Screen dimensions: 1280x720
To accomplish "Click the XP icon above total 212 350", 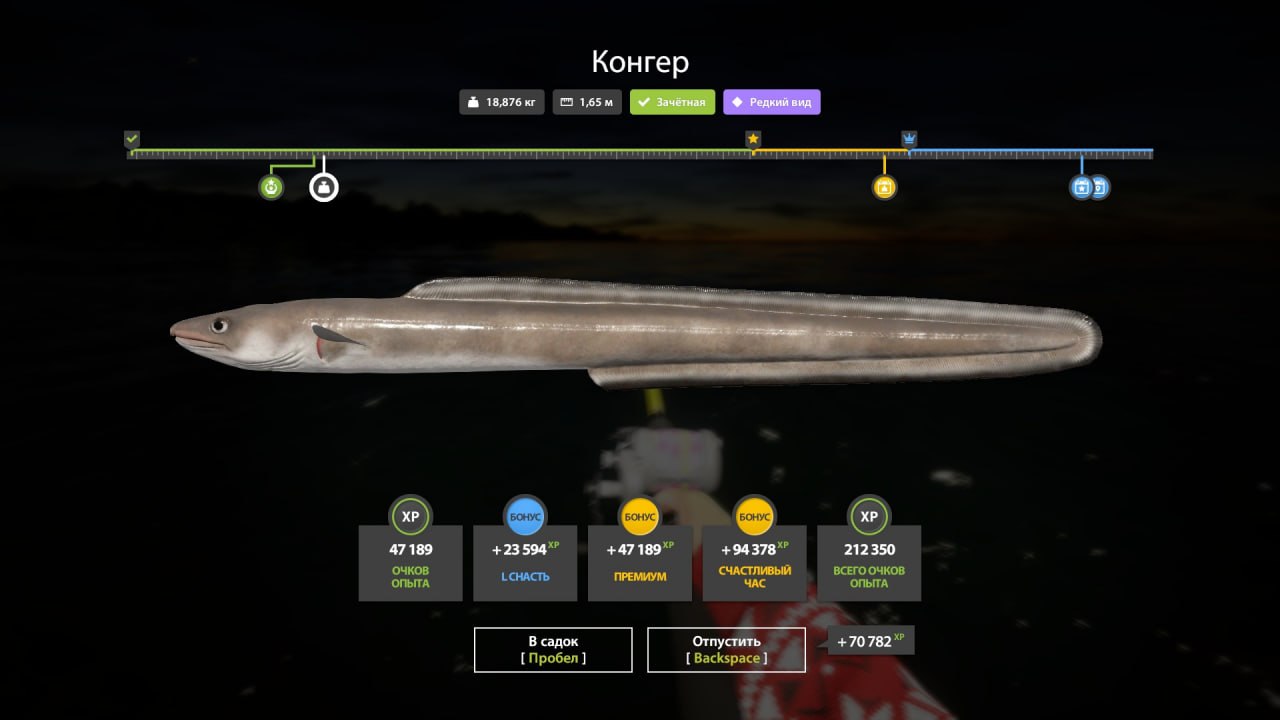I will [x=868, y=516].
